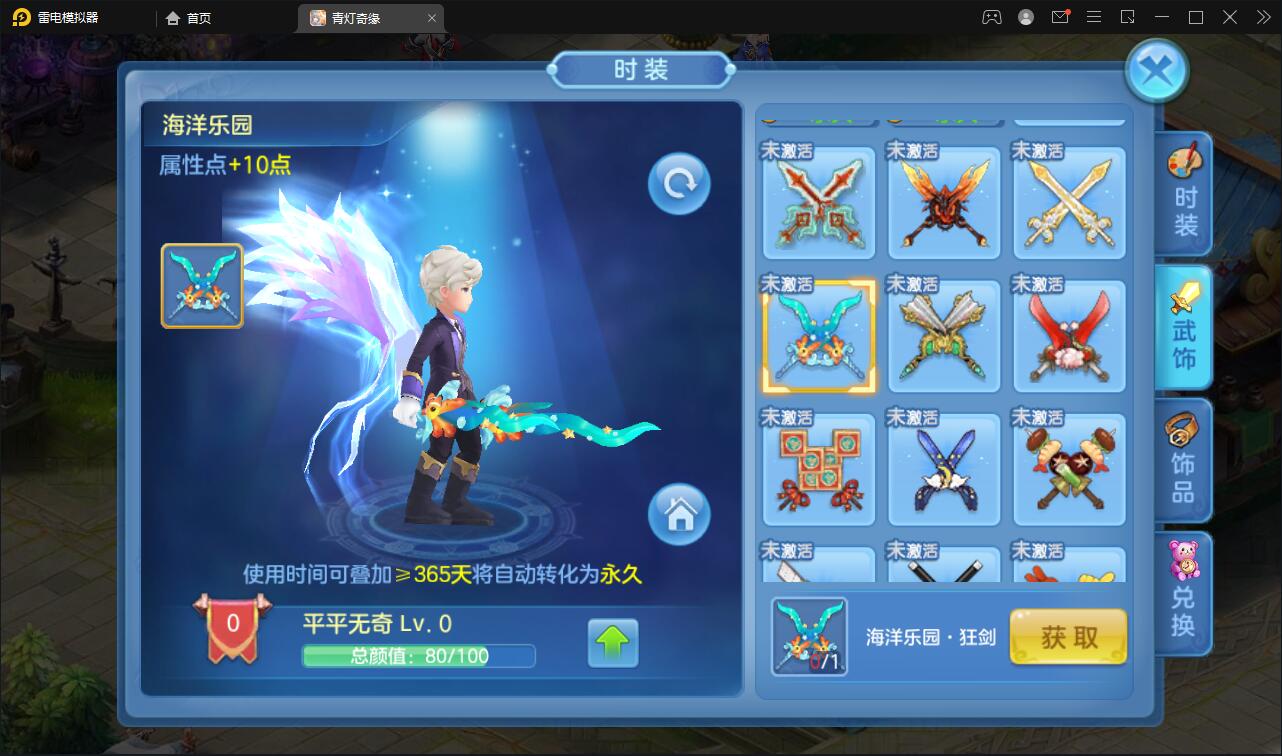Select the mahjong tiles weapon skin
This screenshot has height=756, width=1282.
coord(818,470)
